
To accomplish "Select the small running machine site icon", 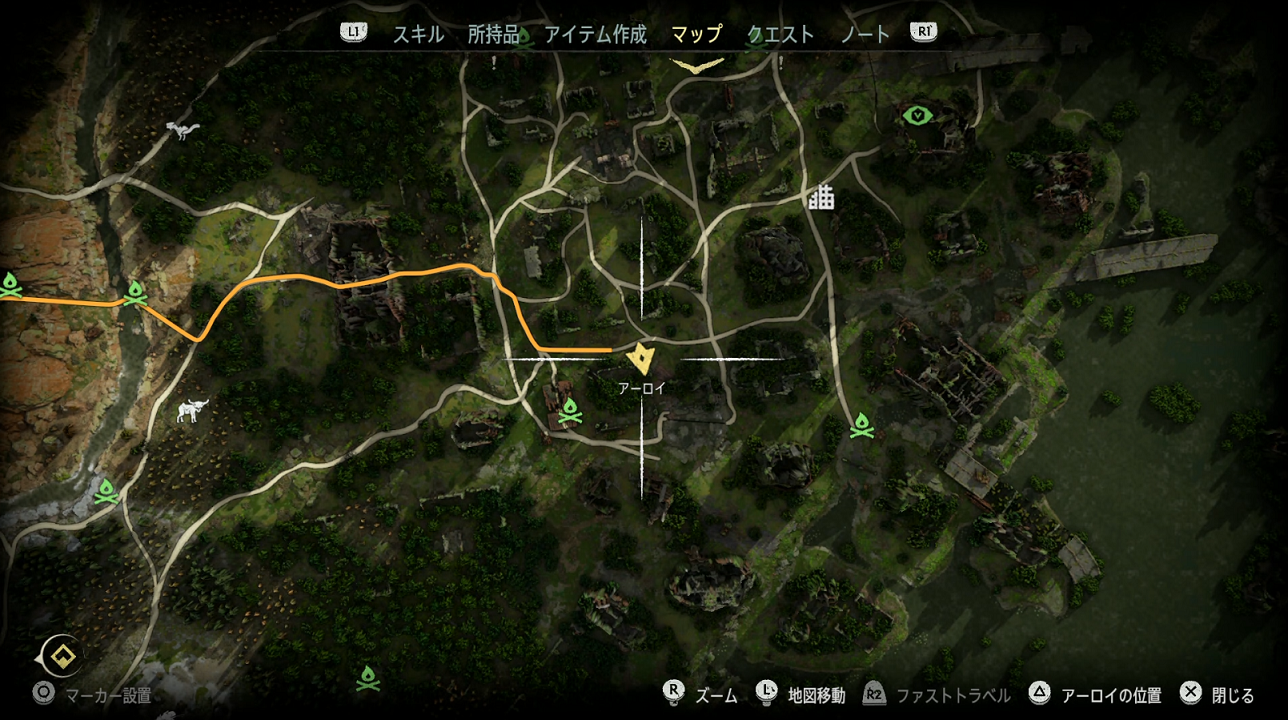I will [x=184, y=130].
